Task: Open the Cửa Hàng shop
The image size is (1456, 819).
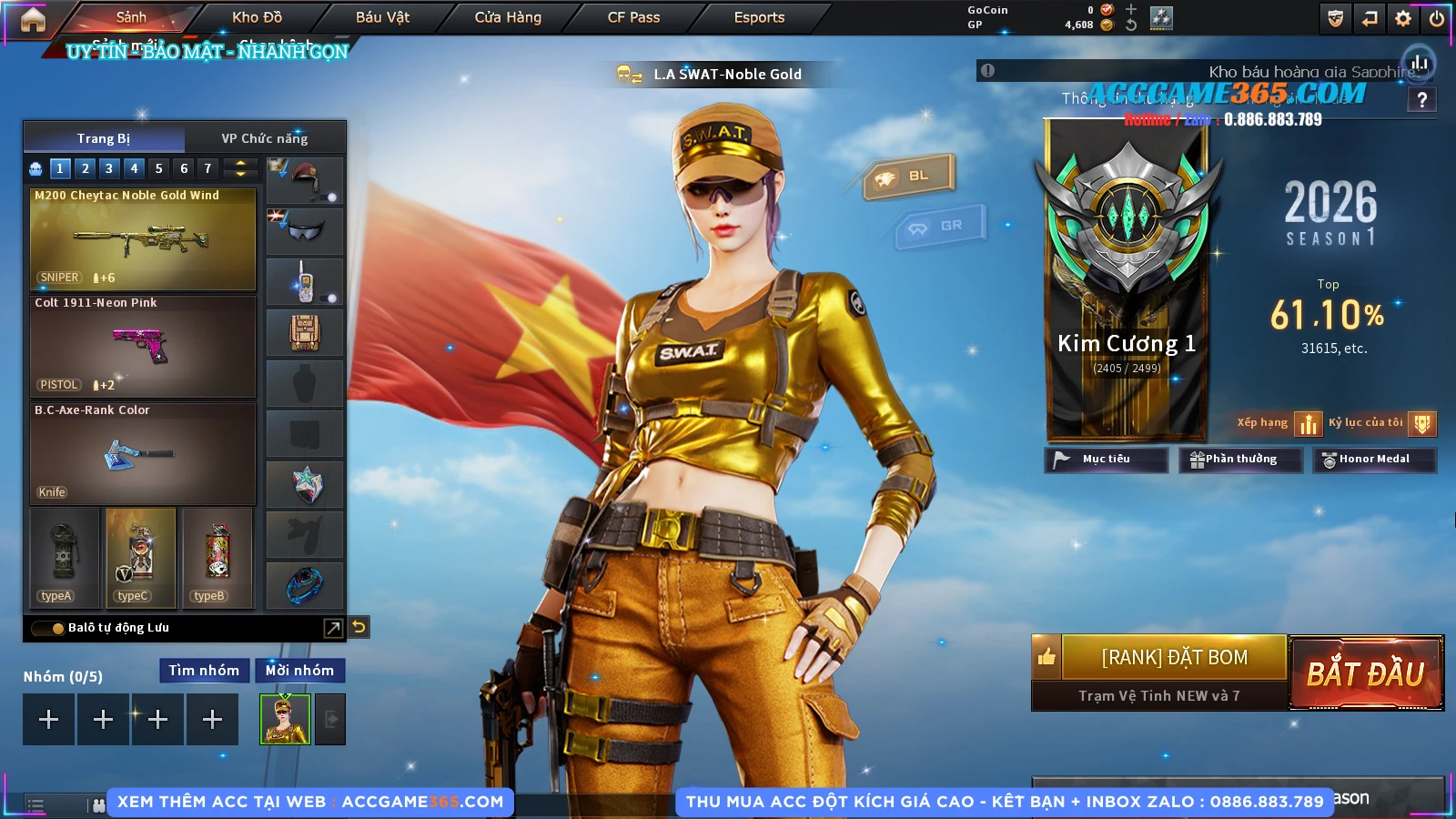Action: 508,17
